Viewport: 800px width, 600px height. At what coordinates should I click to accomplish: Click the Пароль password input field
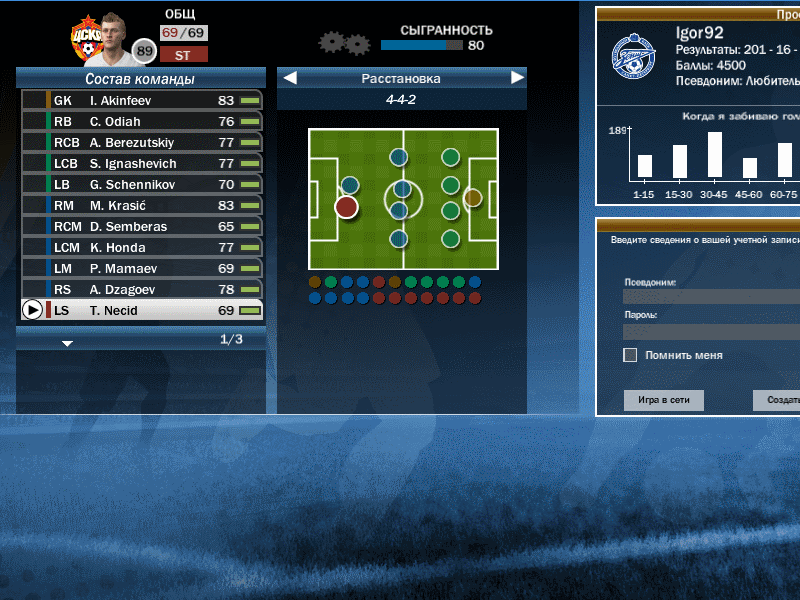pyautogui.click(x=710, y=331)
